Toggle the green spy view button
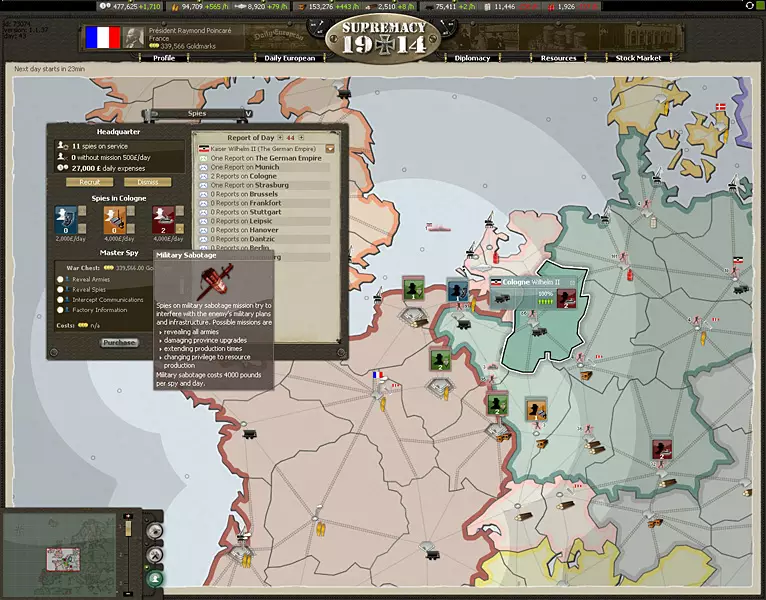The height and width of the screenshot is (600, 766). click(155, 578)
